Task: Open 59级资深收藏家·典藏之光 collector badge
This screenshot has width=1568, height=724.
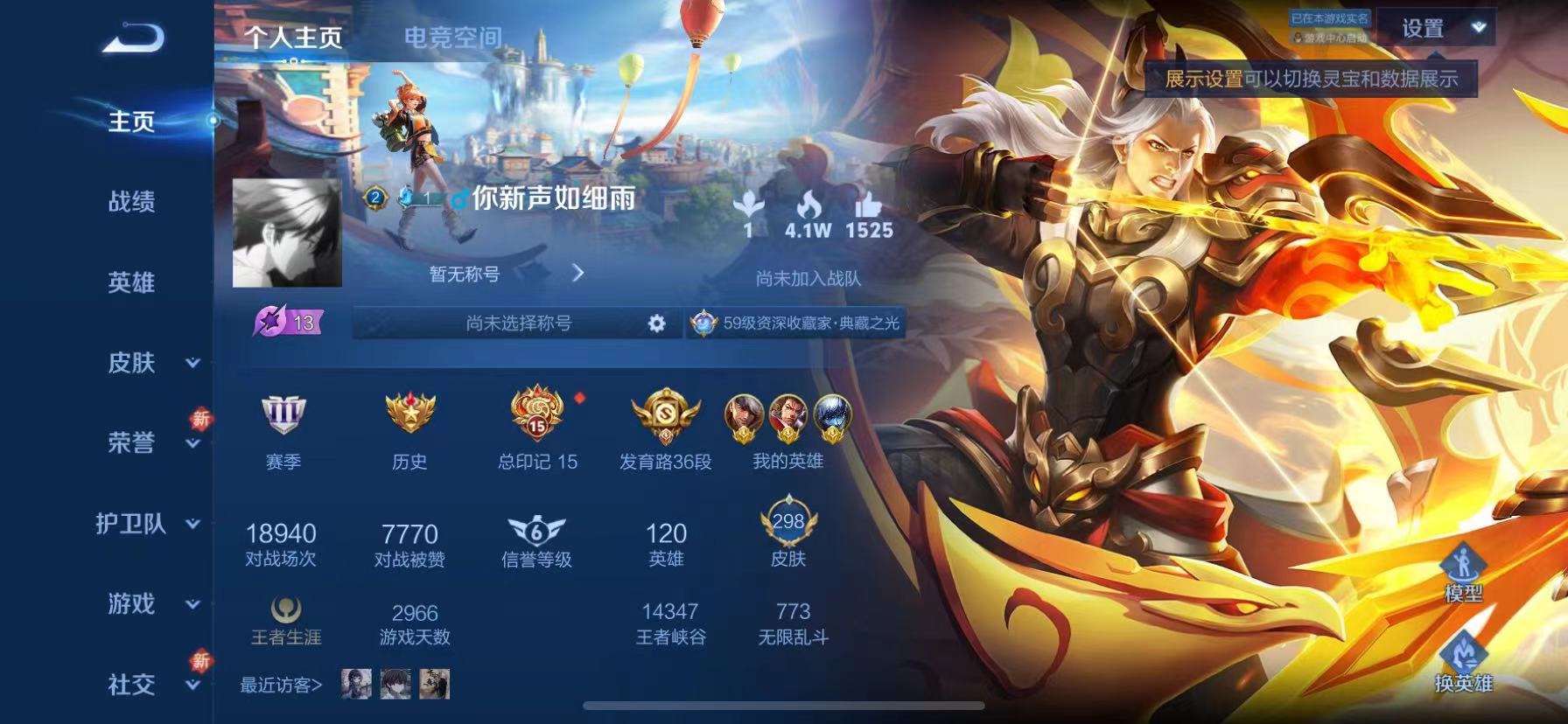Action: 797,323
